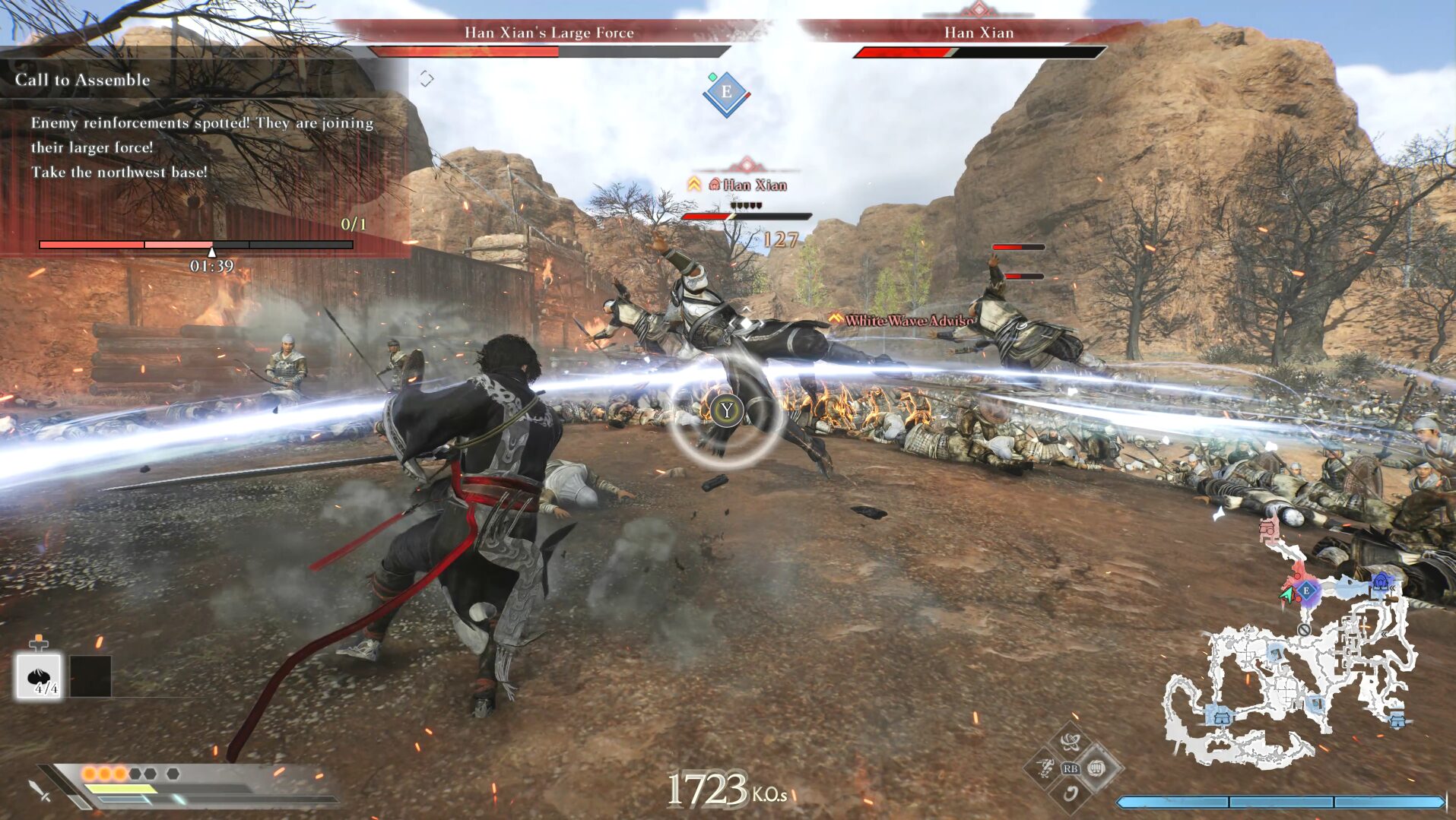
Task: Click the sword weapon icon
Action: [40, 791]
